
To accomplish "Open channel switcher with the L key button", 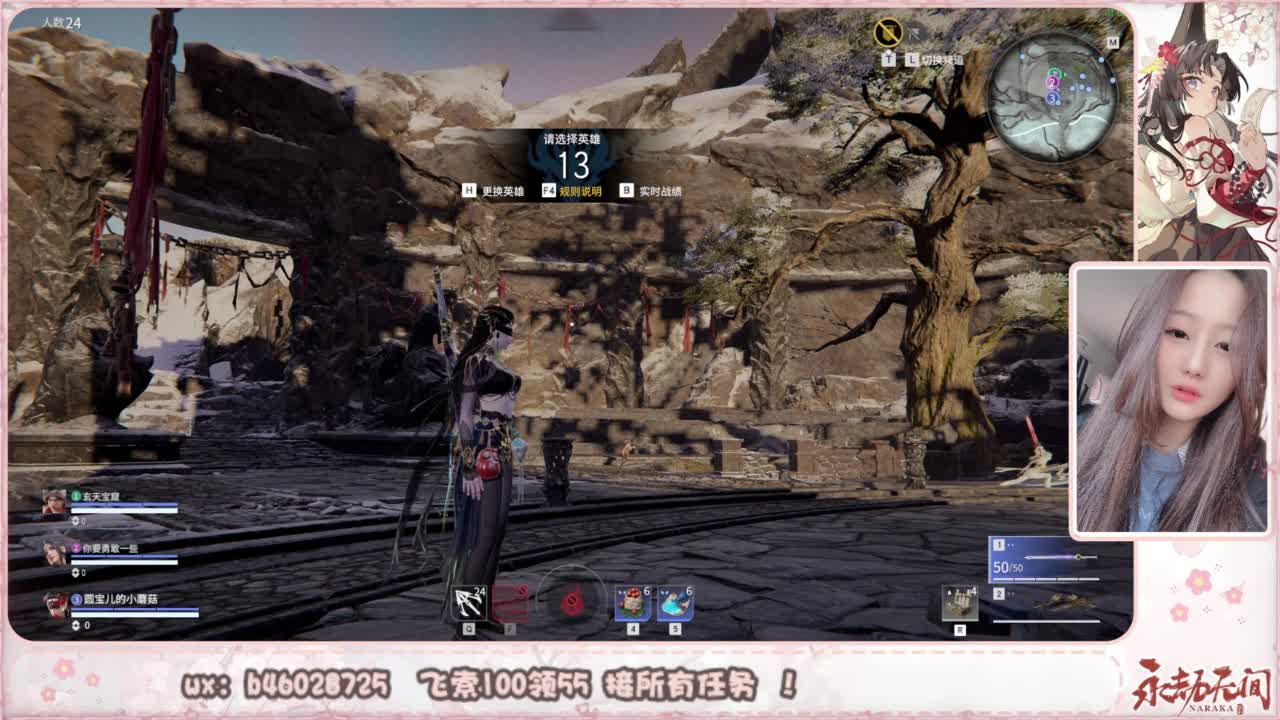I will pos(911,58).
